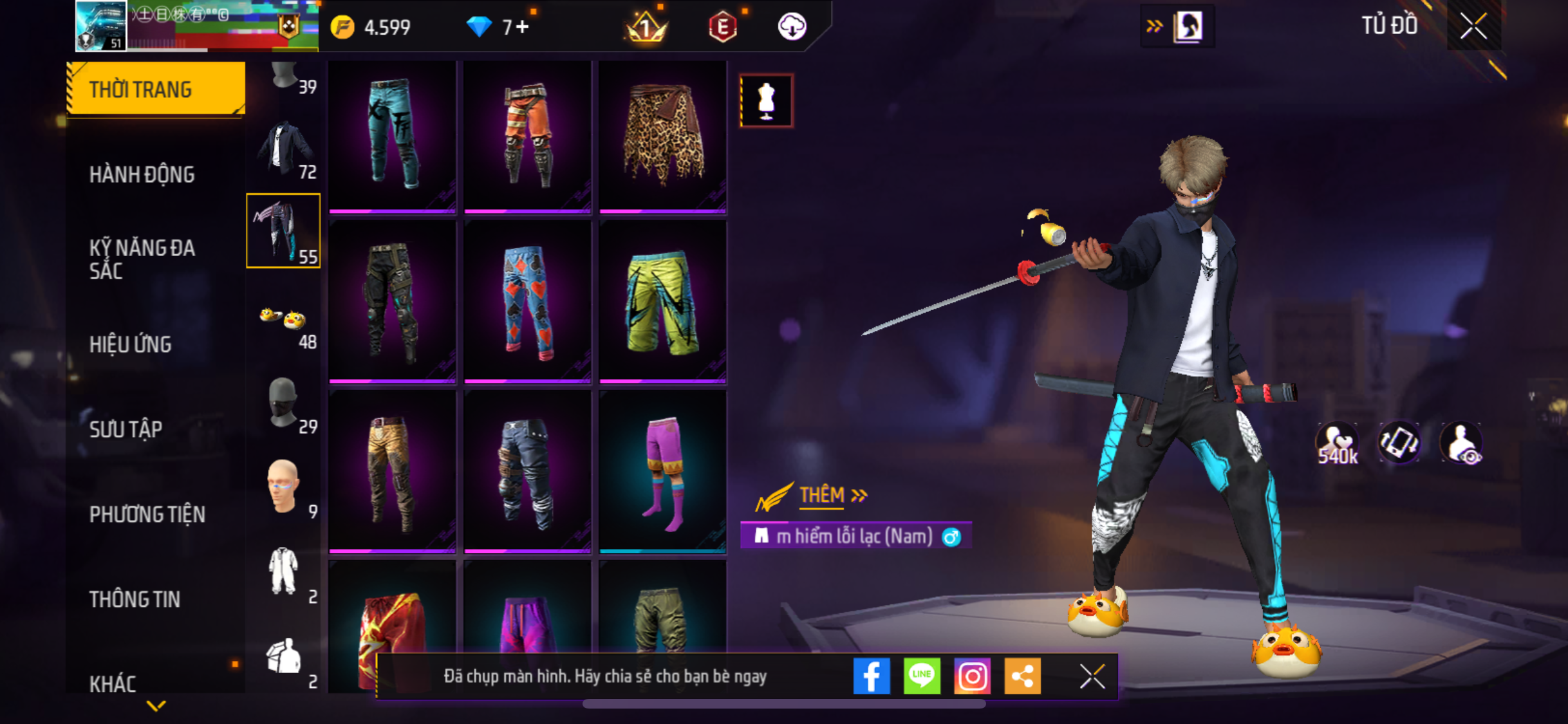1568x724 pixels.
Task: Open the KỸ NĂNG ĐA SẮC tab
Action: point(142,259)
